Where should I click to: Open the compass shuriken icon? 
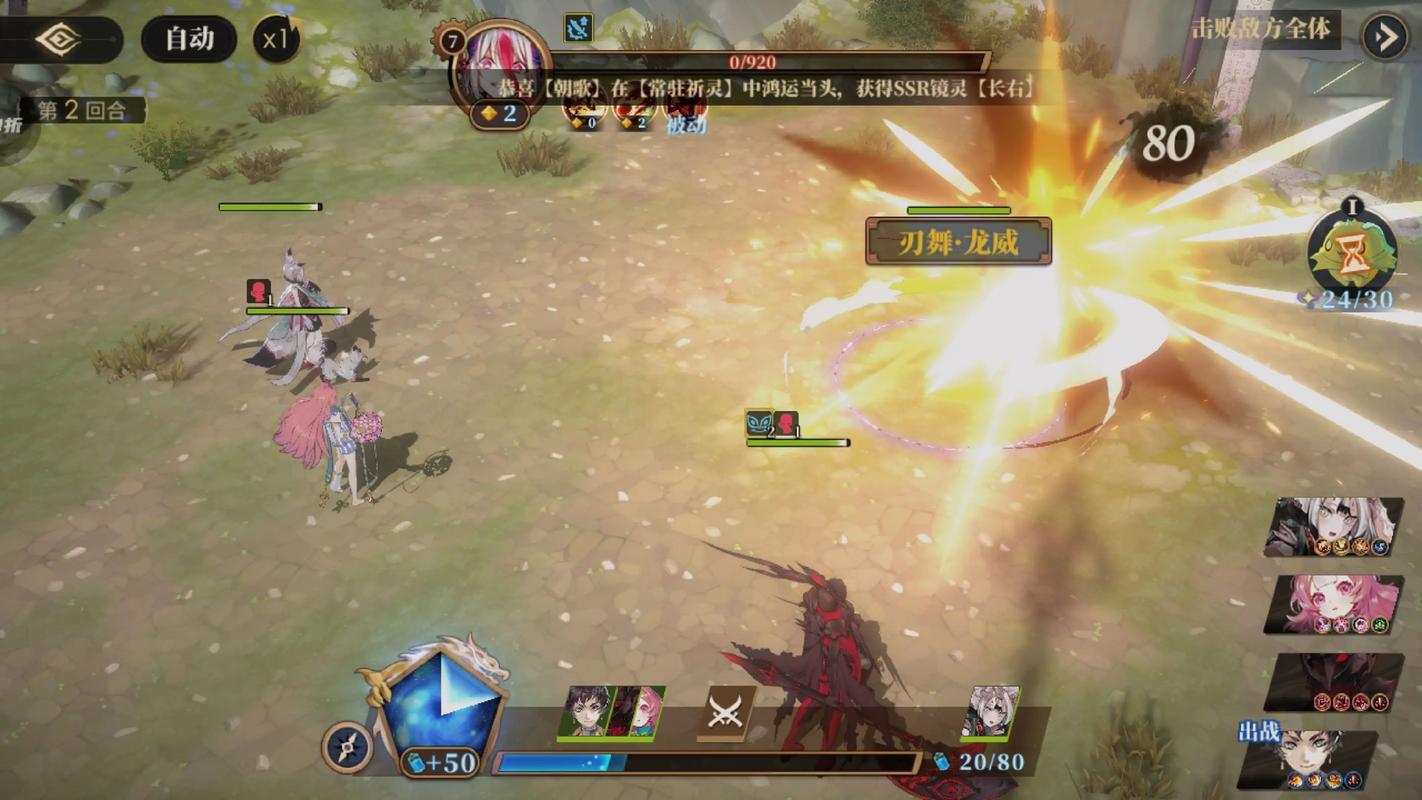click(x=347, y=747)
